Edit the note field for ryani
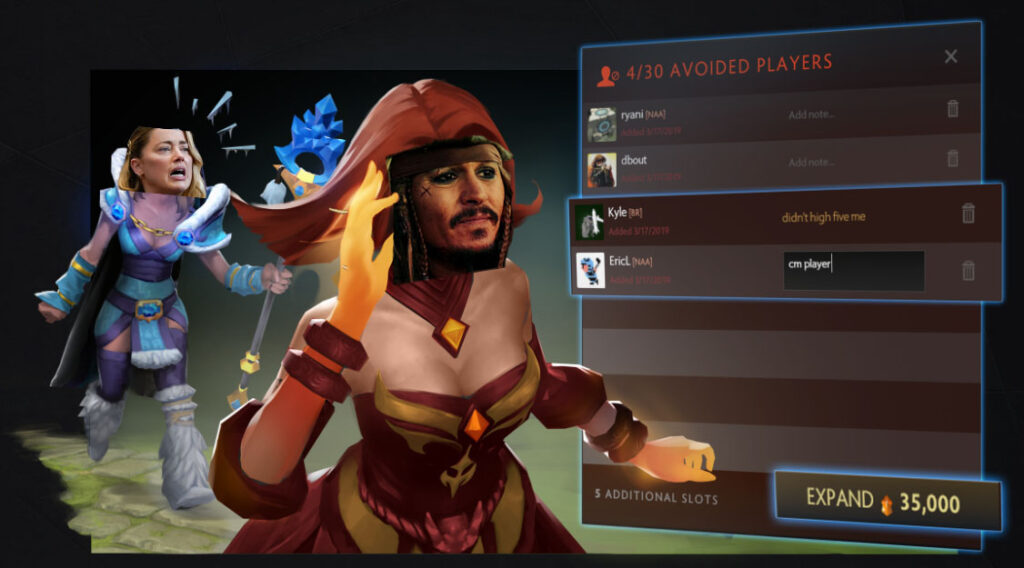Image resolution: width=1024 pixels, height=568 pixels. pos(812,114)
